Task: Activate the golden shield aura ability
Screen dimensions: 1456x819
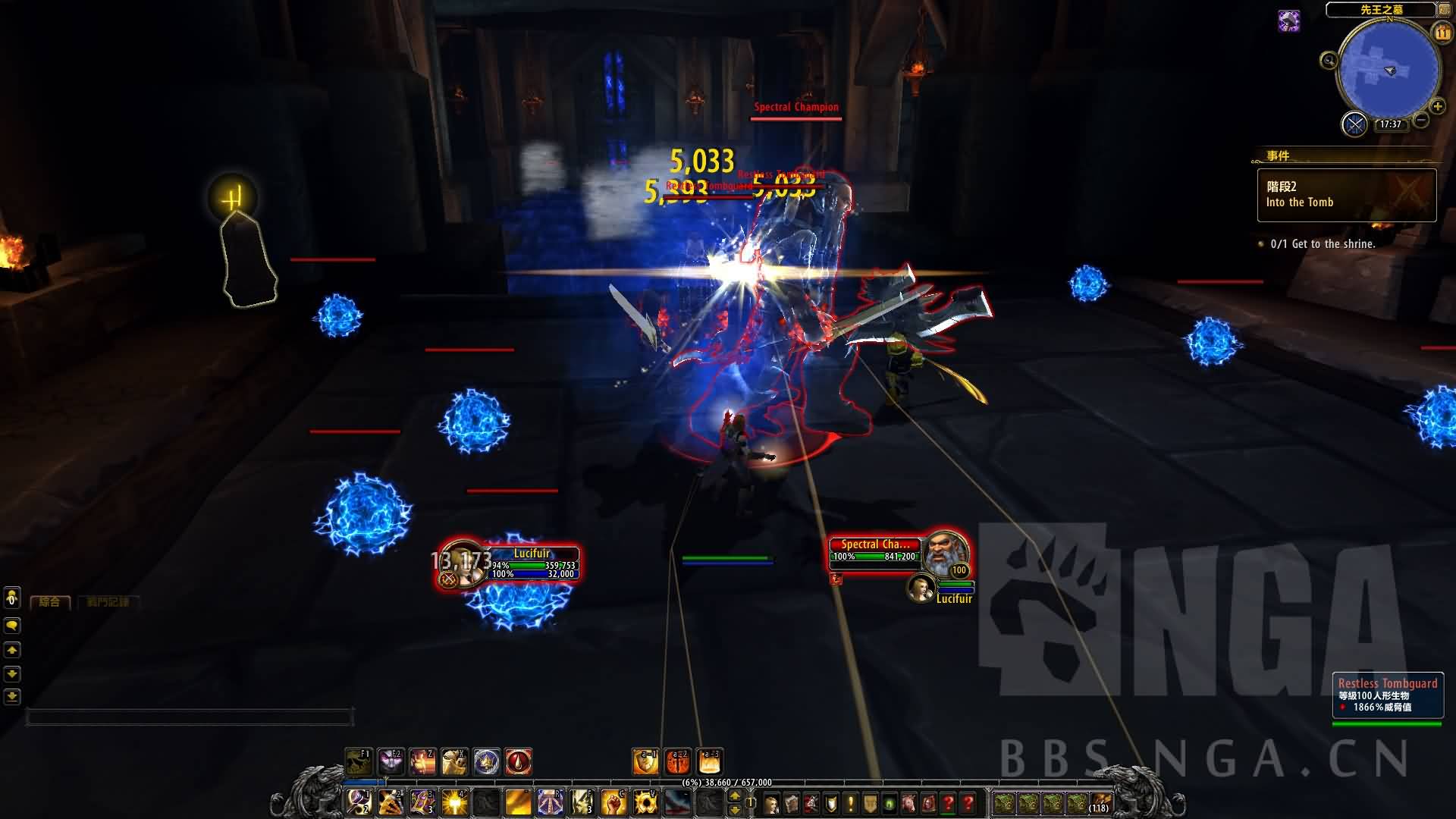Action: (645, 761)
